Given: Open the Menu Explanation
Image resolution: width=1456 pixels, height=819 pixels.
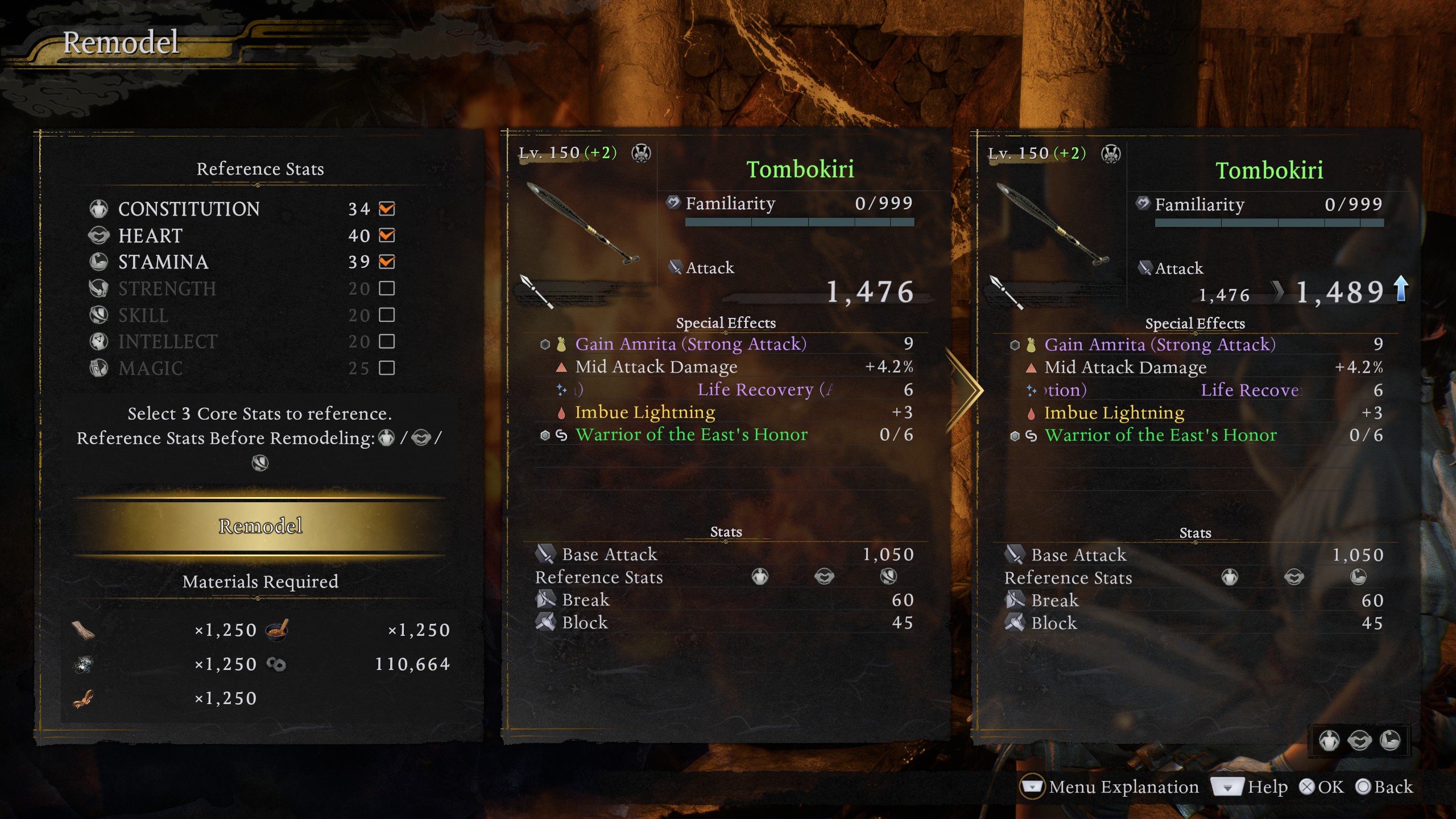Looking at the screenshot, I should click(1110, 787).
